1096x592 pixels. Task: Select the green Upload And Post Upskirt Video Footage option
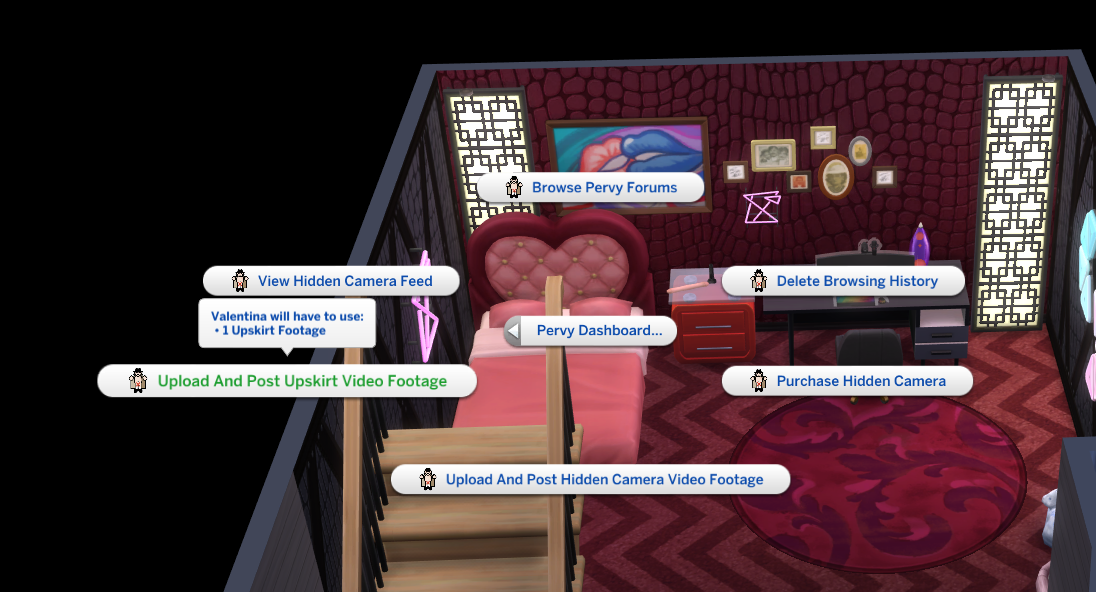pos(287,381)
